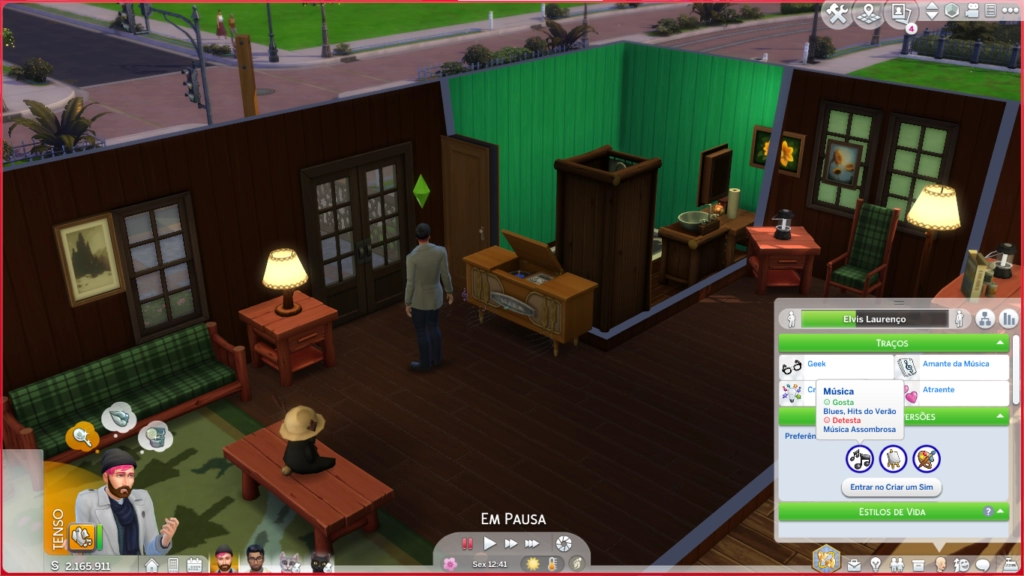Viewport: 1024px width, 576px height.
Task: Open the phone icon
Action: (x=173, y=565)
